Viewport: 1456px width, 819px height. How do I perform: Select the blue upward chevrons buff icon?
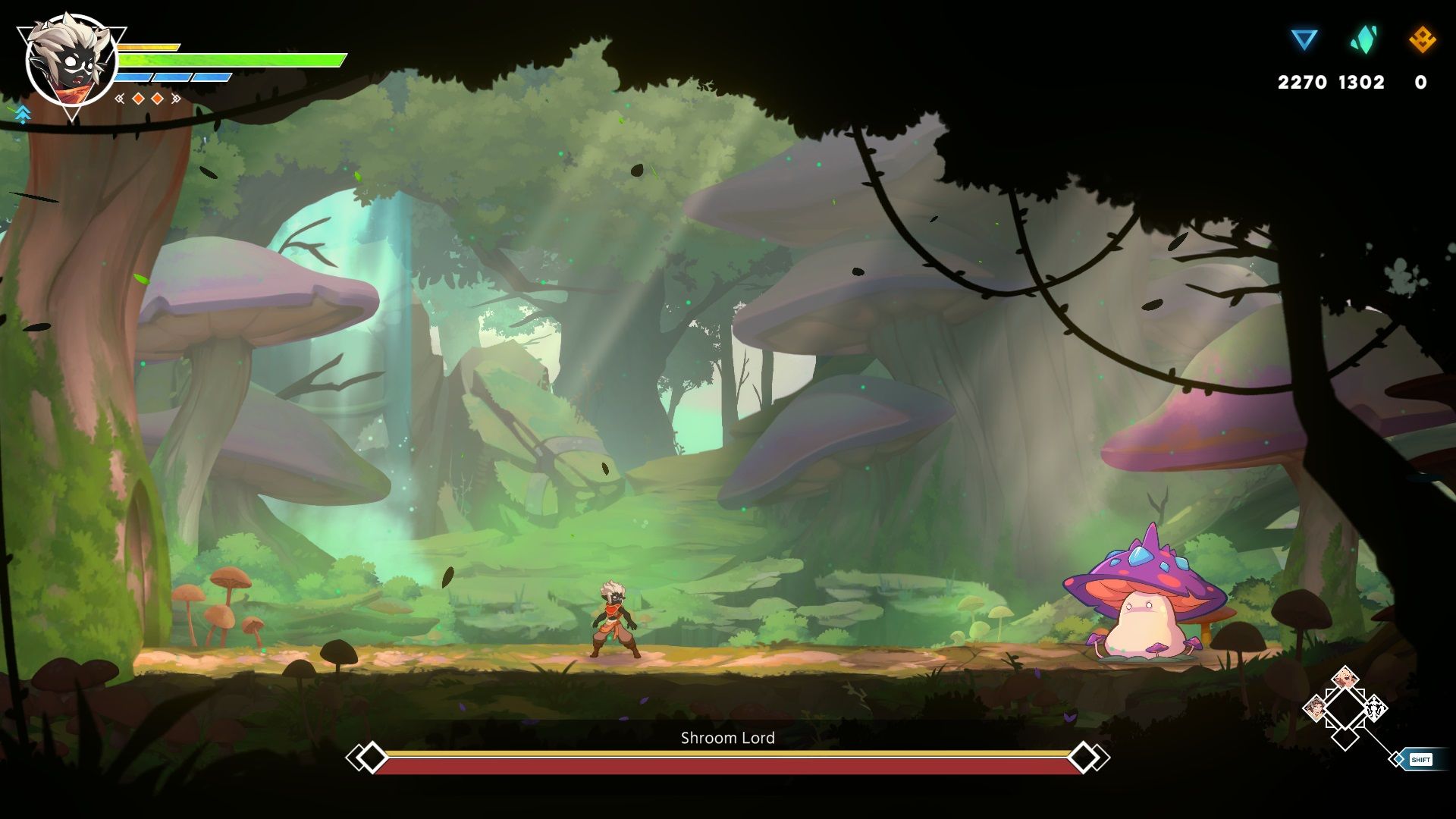[23, 115]
